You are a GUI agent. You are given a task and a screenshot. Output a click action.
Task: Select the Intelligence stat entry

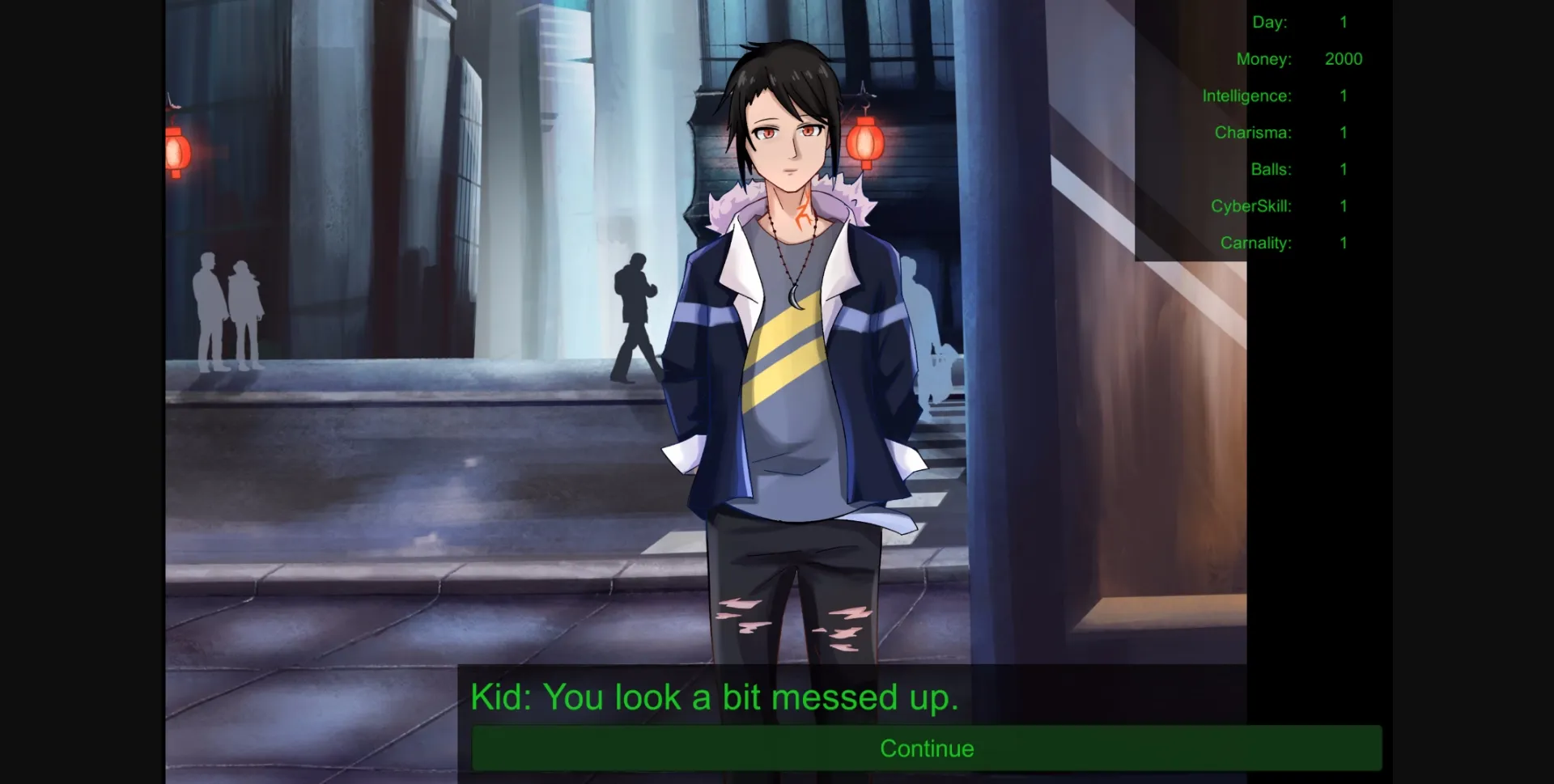click(x=1246, y=95)
